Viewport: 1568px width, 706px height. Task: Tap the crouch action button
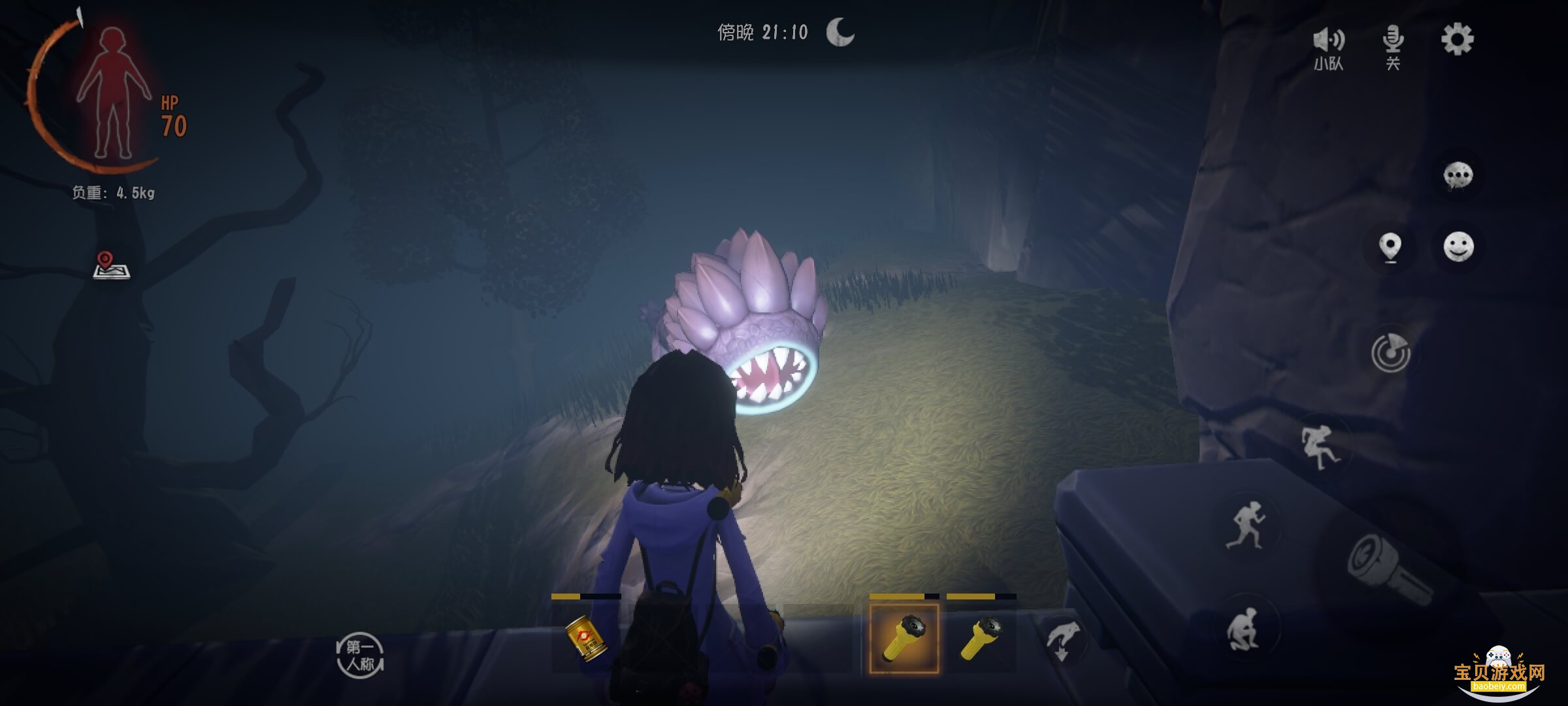(1246, 629)
